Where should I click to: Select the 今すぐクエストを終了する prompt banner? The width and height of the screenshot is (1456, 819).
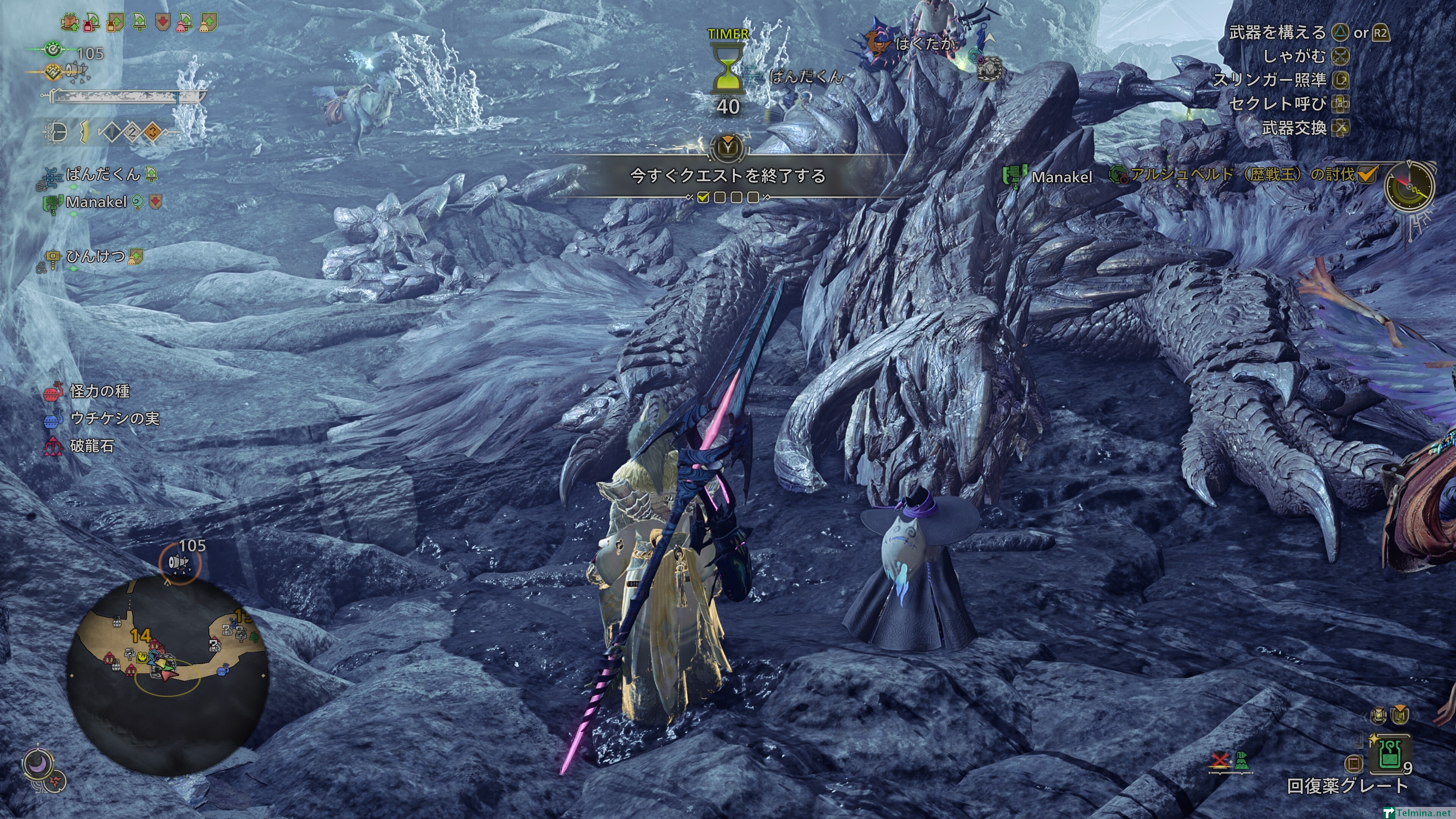728,176
